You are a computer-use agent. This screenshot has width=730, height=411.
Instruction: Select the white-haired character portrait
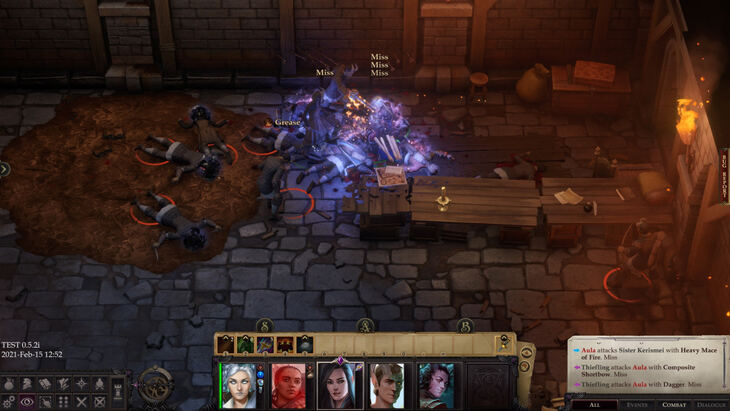coord(238,384)
